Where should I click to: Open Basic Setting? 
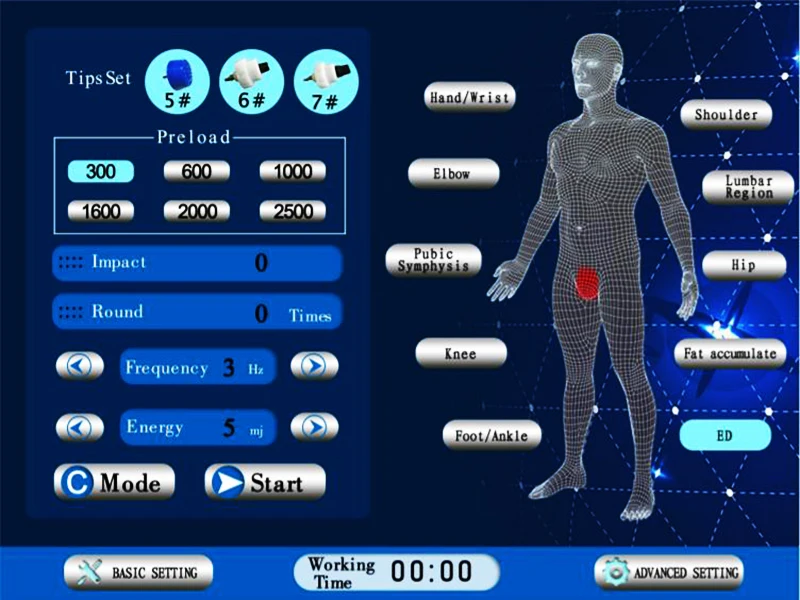pyautogui.click(x=138, y=572)
